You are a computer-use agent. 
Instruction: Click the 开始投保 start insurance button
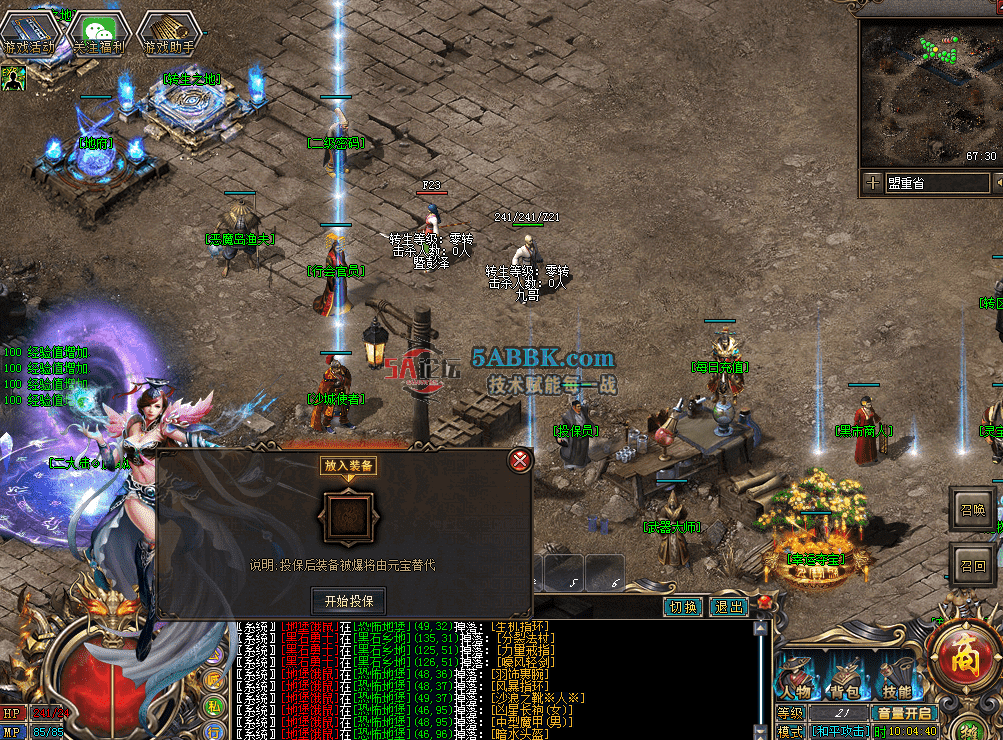(348, 600)
